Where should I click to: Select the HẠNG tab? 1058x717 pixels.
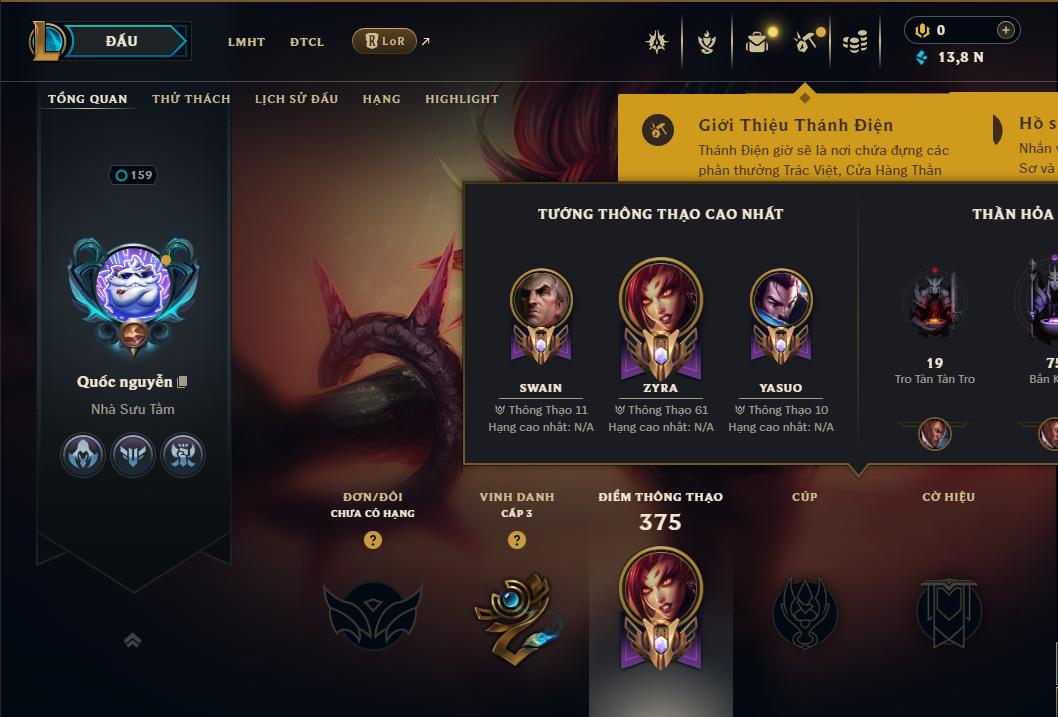click(381, 99)
